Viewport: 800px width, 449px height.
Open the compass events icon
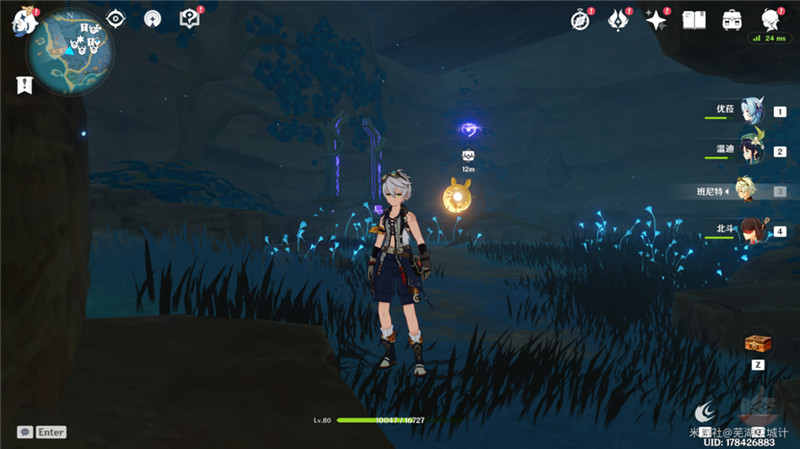(x=581, y=19)
